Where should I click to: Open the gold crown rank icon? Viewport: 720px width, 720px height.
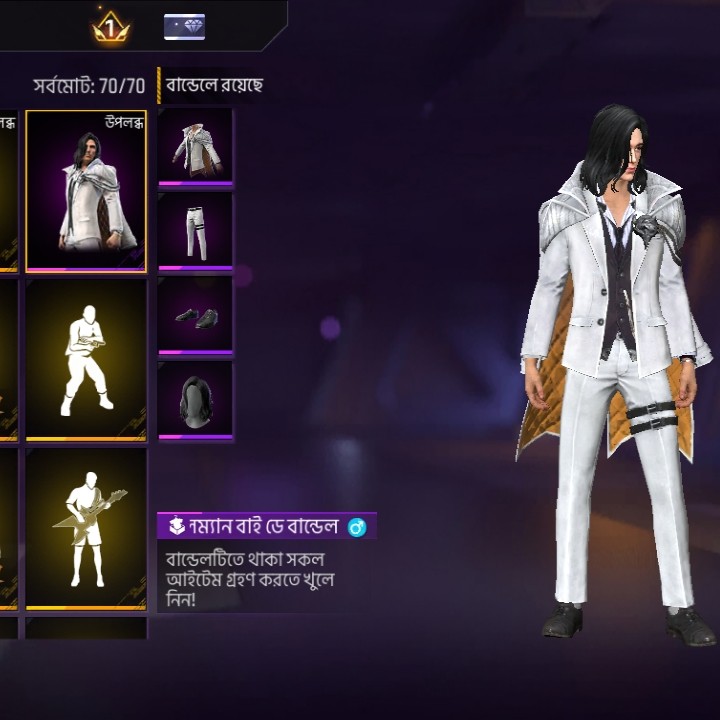point(109,29)
